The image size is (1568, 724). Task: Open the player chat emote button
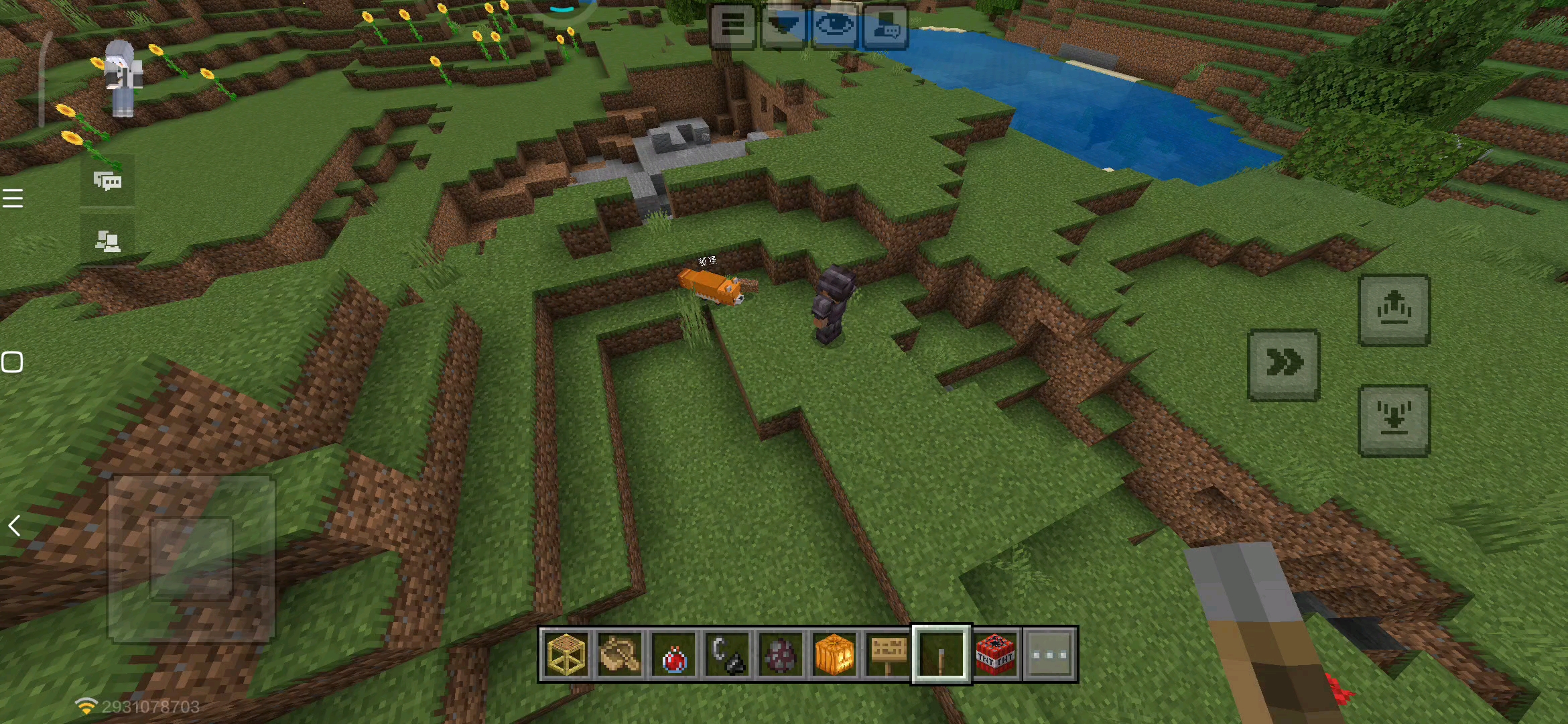(x=885, y=27)
